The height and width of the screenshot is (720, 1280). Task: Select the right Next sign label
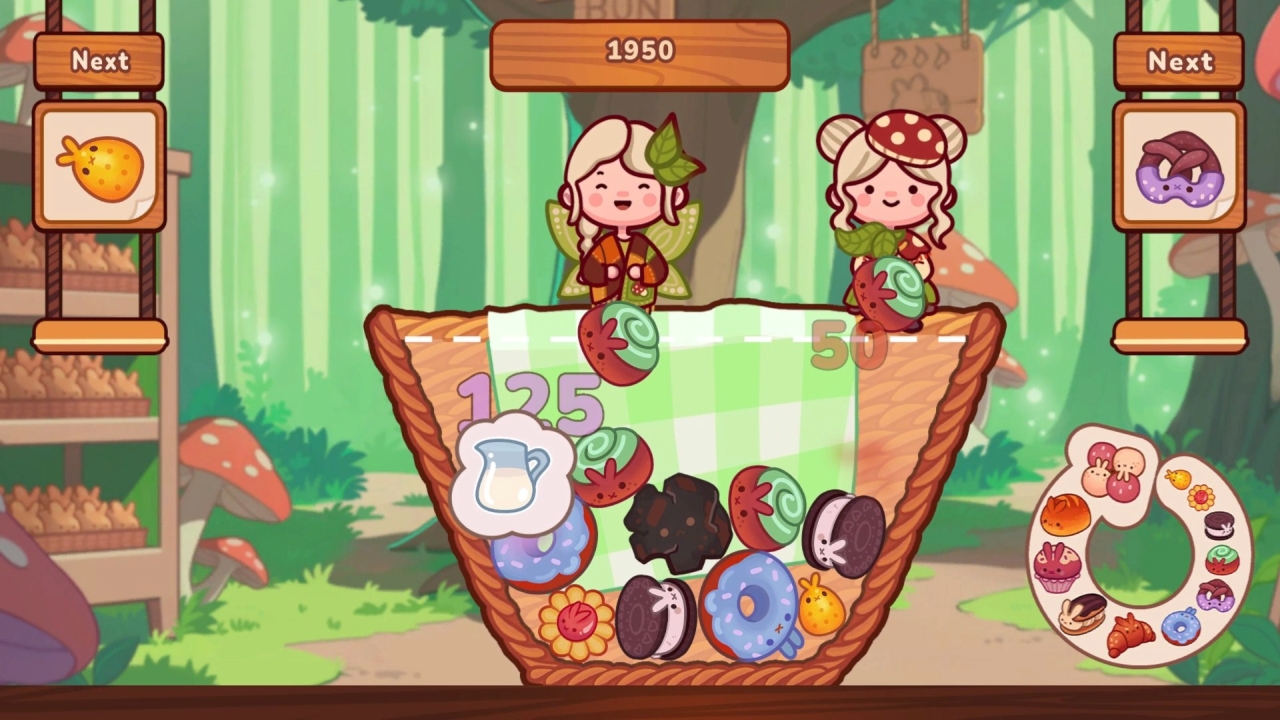(x=1181, y=62)
